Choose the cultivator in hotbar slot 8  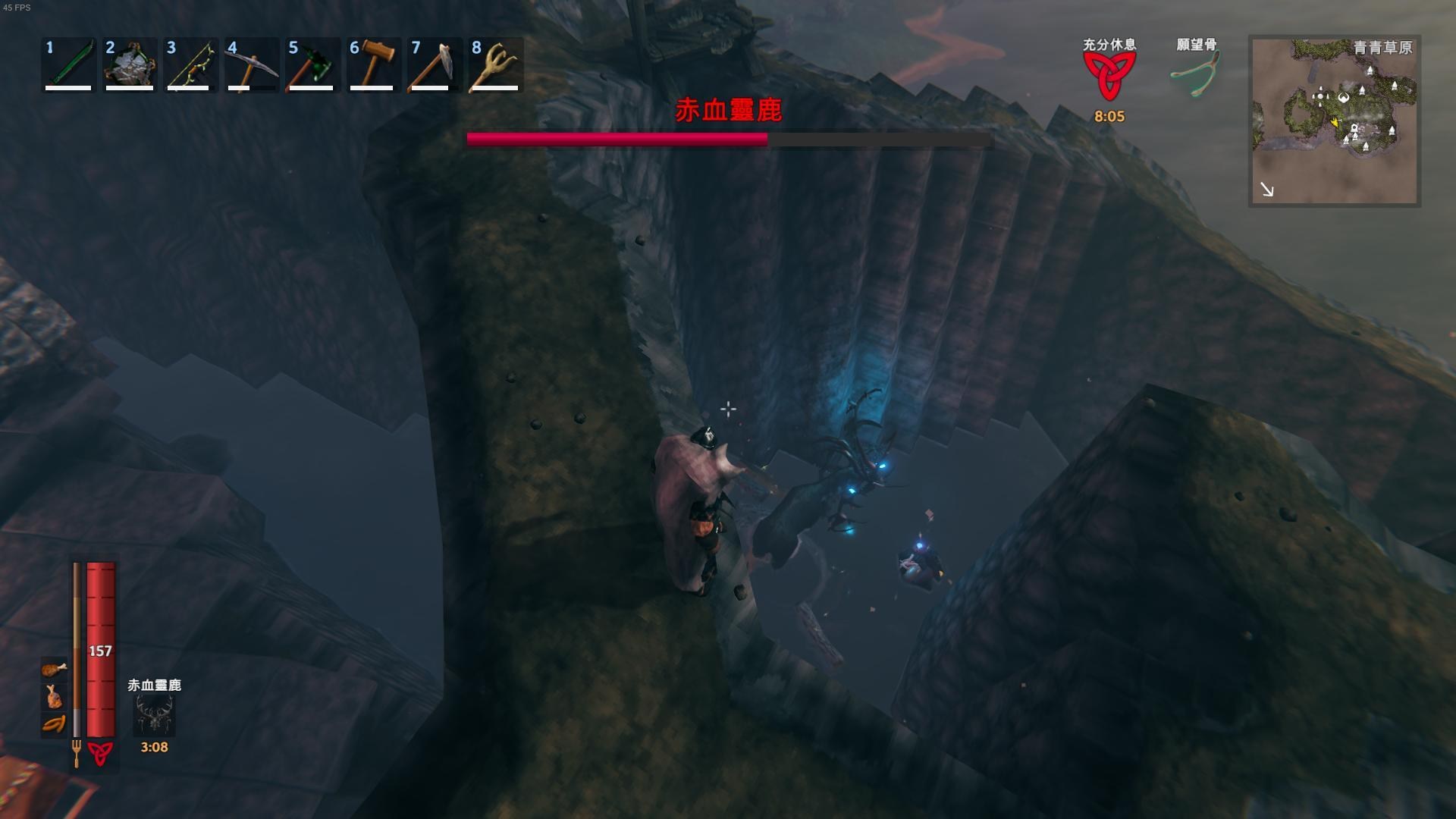pyautogui.click(x=494, y=65)
